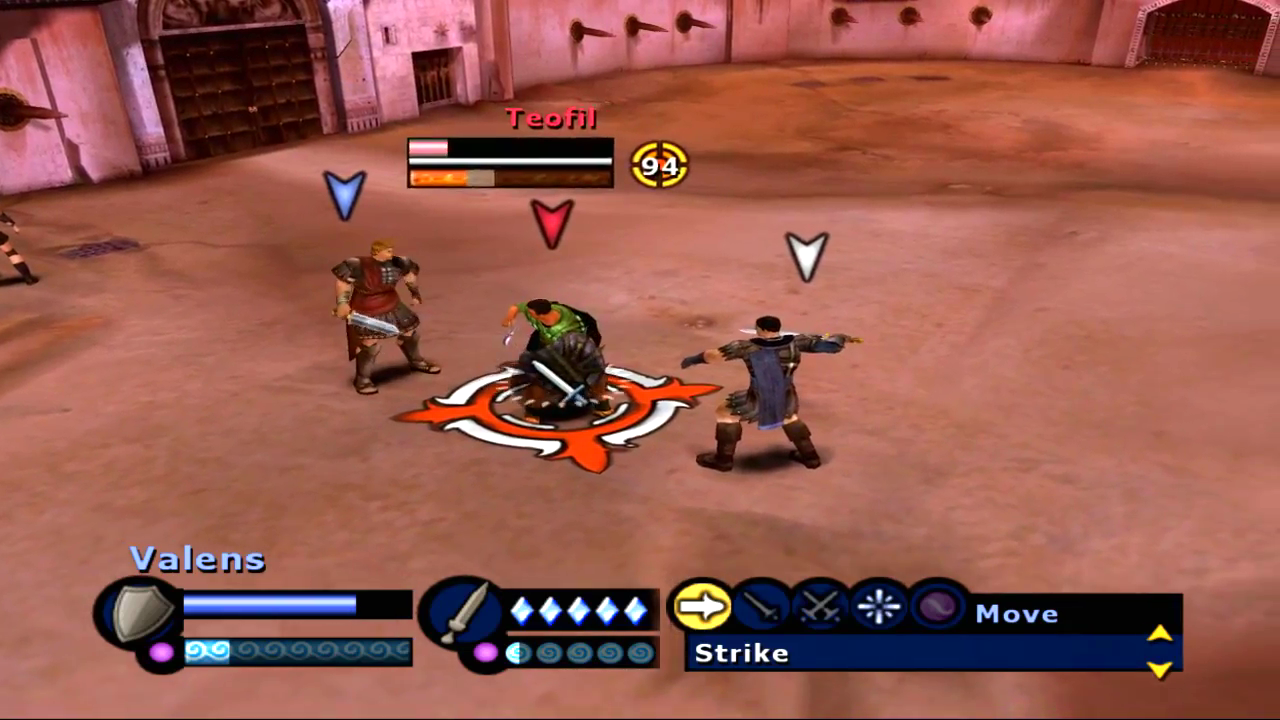1280x720 pixels.
Task: Click the yellow down arrow in skill list
Action: 1159,669
